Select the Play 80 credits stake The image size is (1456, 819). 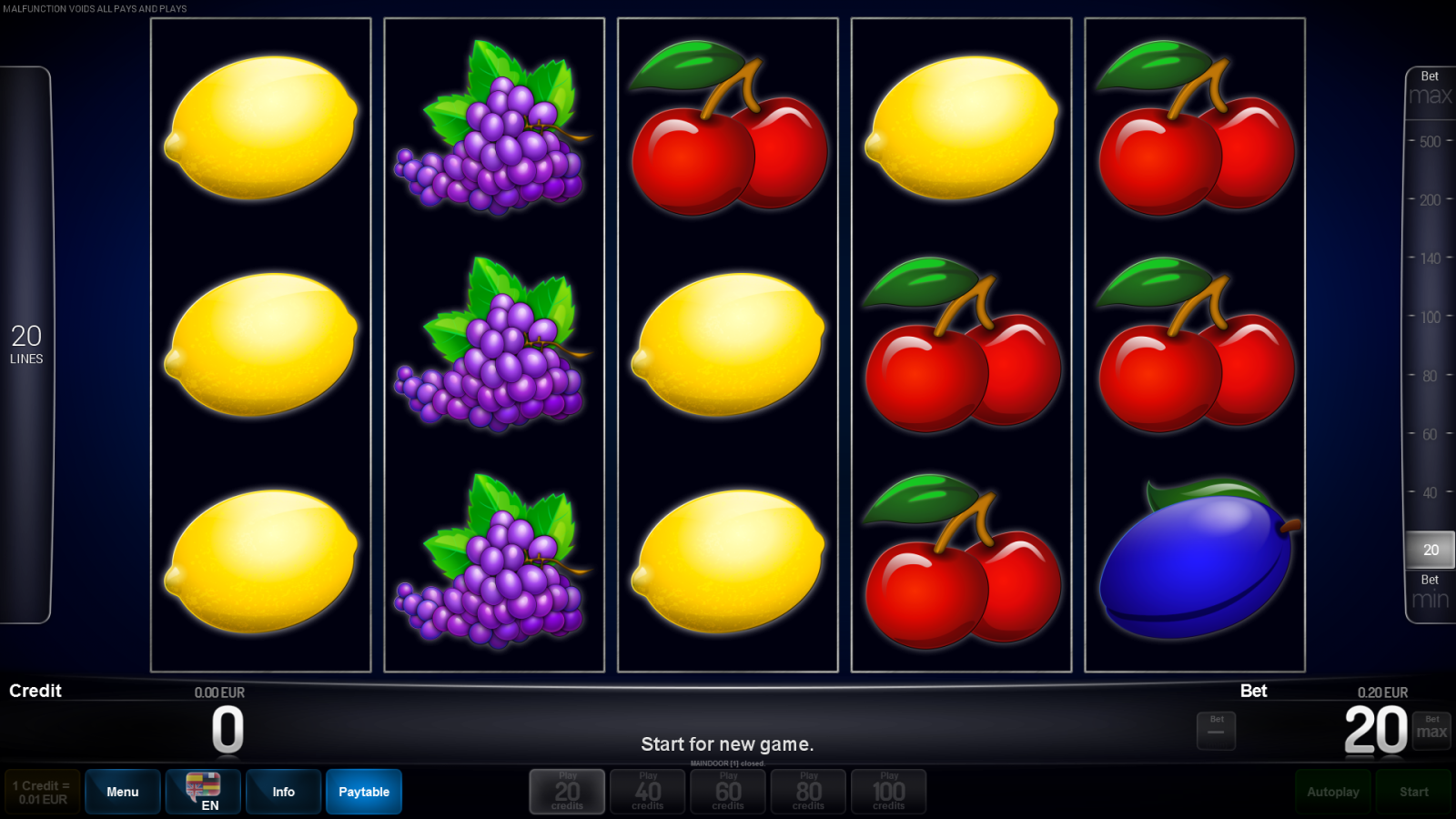click(x=808, y=791)
